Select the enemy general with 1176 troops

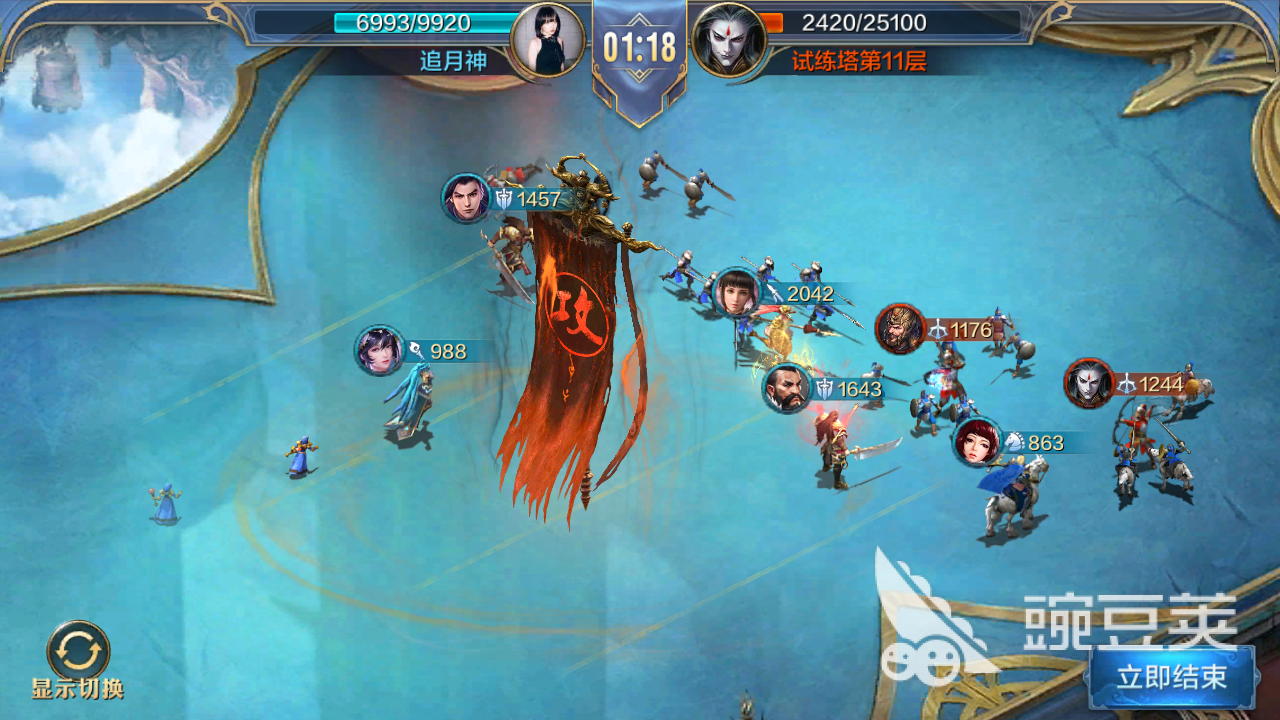coord(900,329)
